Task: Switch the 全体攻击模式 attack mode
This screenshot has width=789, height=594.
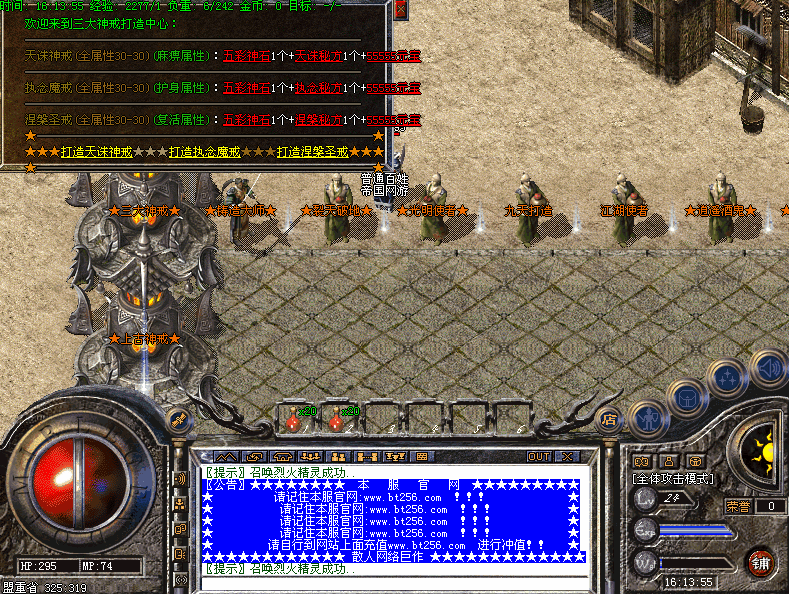Action: pyautogui.click(x=674, y=479)
